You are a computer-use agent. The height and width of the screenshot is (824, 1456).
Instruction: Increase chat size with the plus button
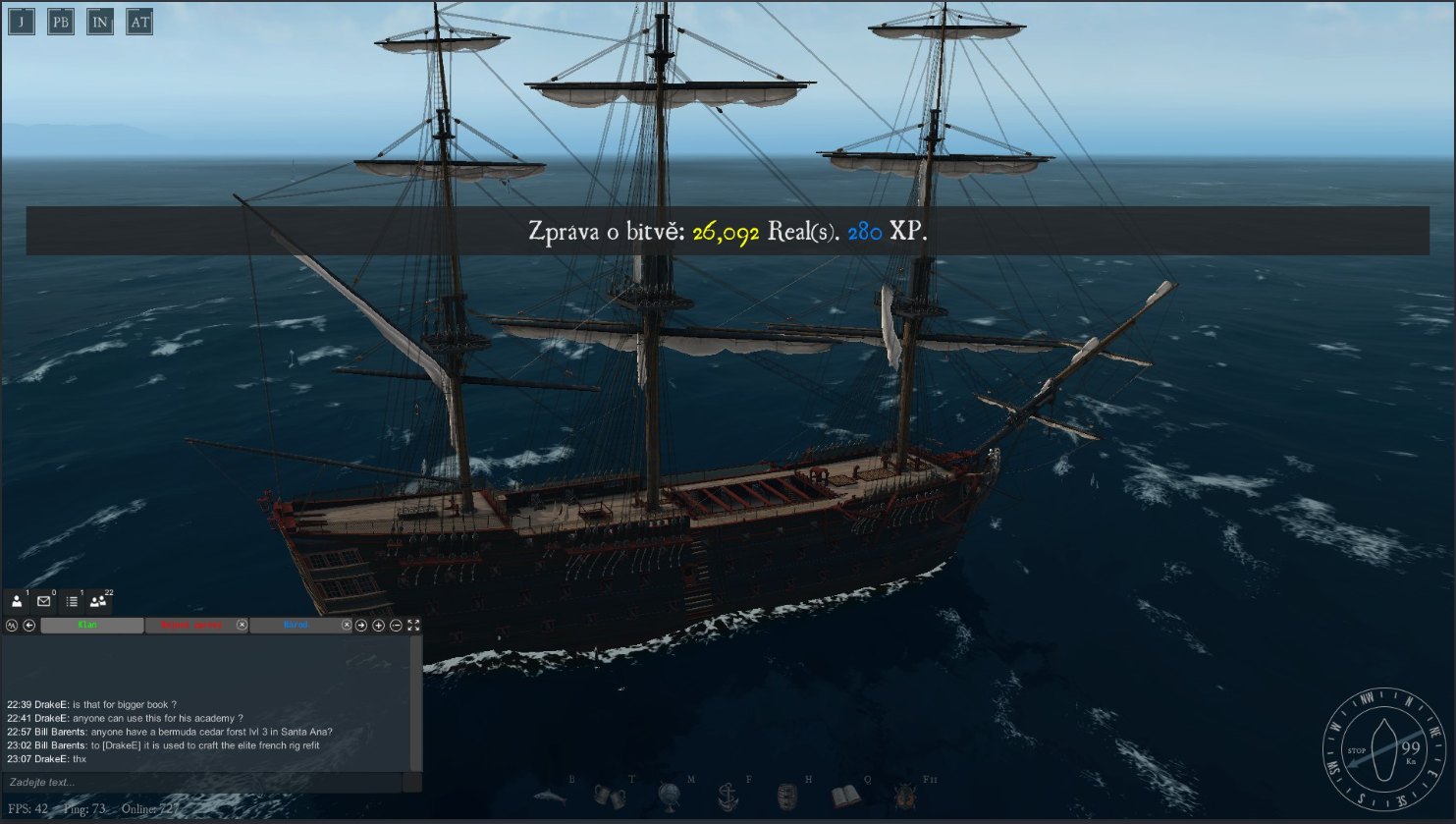tap(379, 625)
